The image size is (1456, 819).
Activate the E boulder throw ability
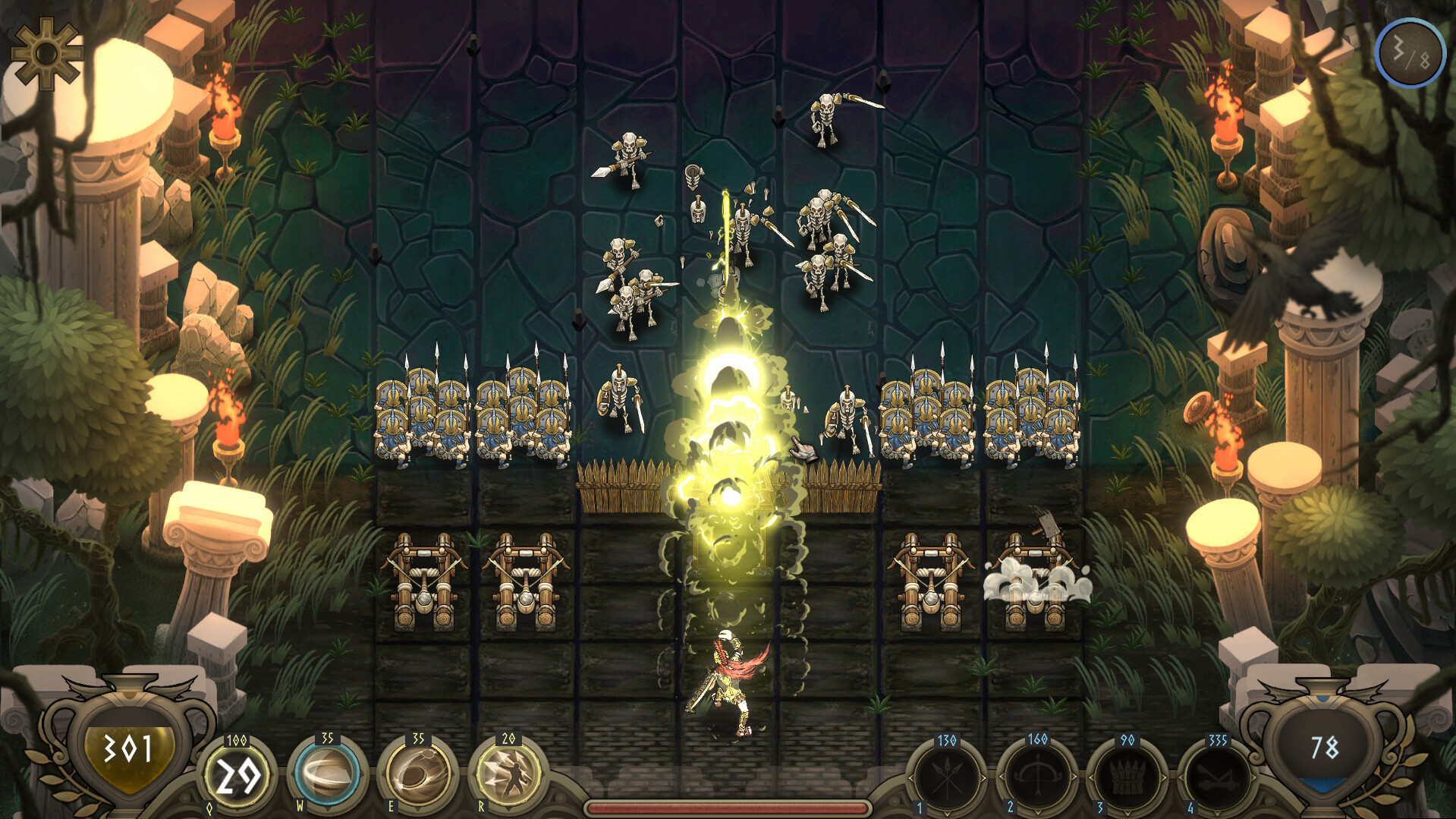[417, 773]
